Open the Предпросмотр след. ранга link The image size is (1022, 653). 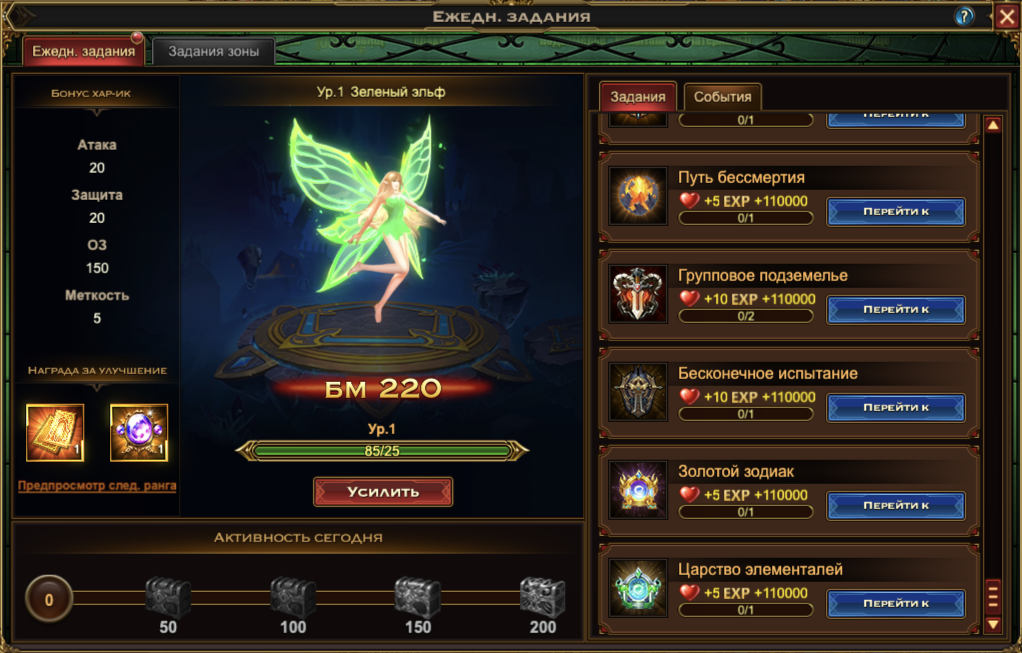[x=97, y=486]
